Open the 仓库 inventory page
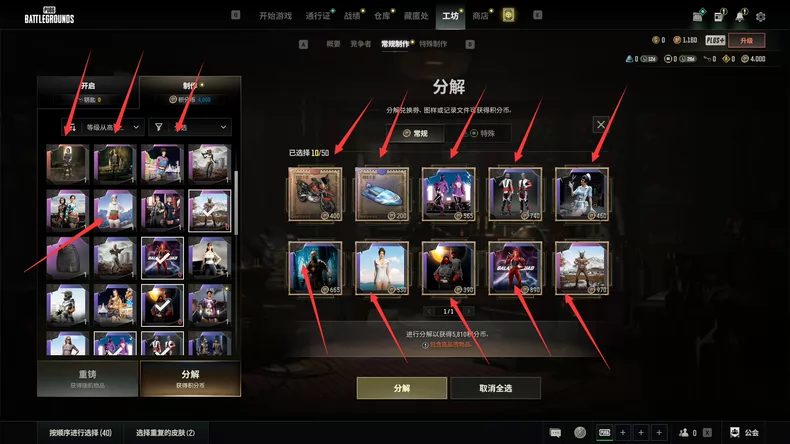The height and width of the screenshot is (444, 790). click(383, 16)
